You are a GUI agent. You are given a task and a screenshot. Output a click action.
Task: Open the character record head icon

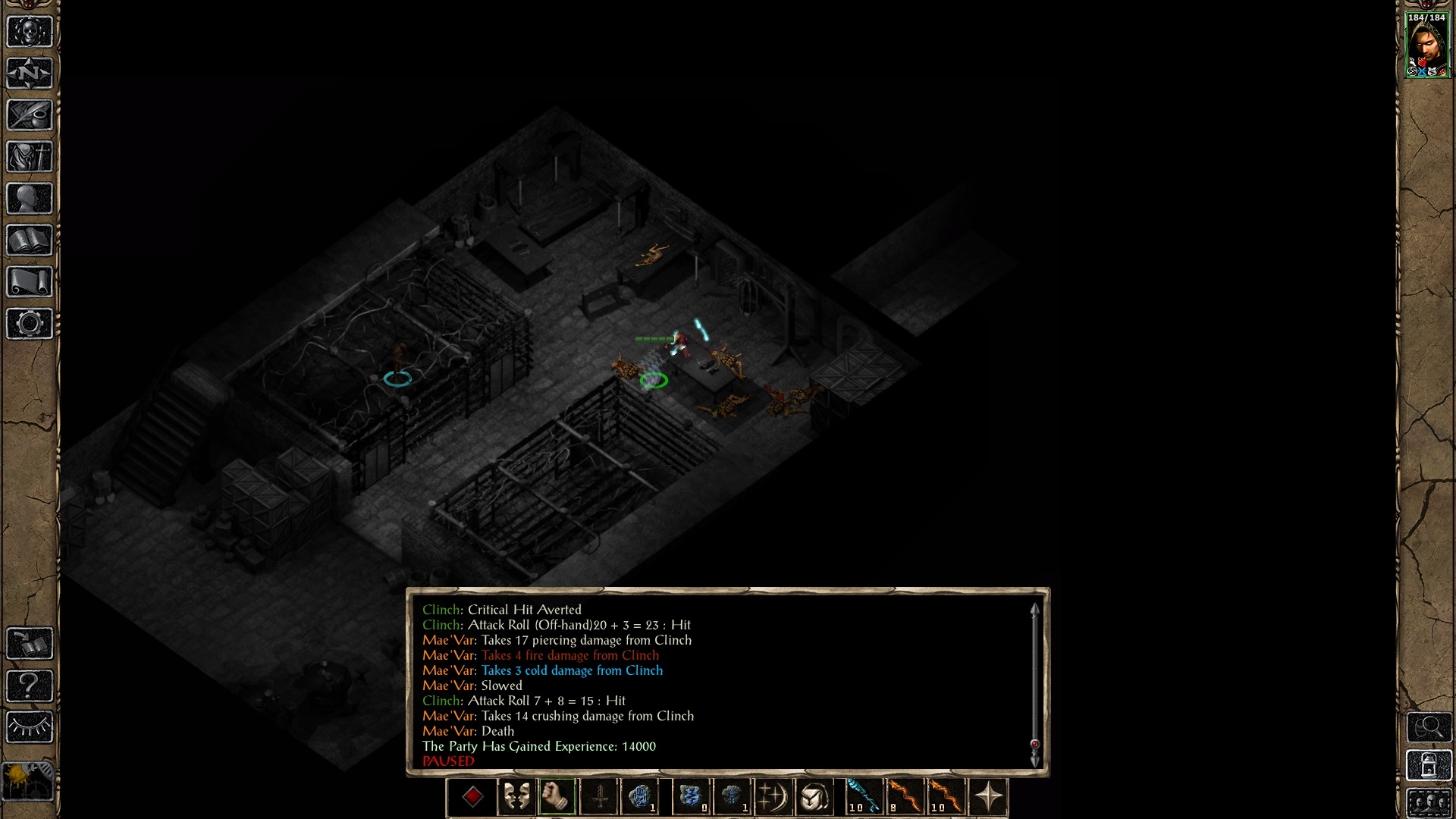(x=30, y=199)
